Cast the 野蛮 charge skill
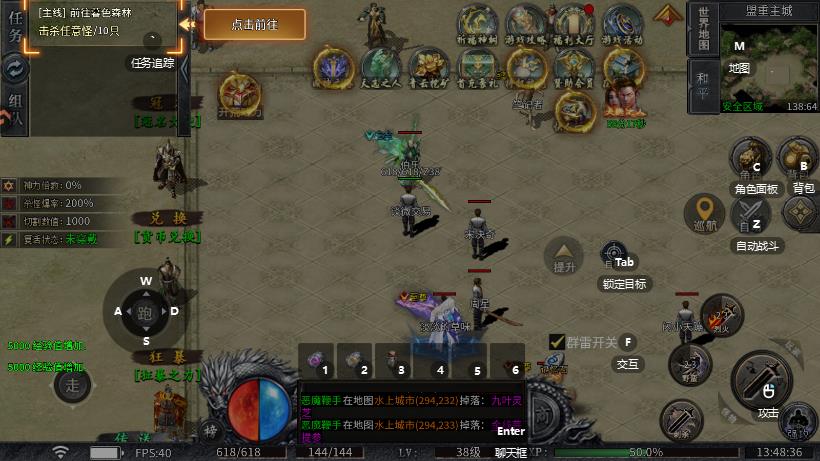The height and width of the screenshot is (461, 820). pyautogui.click(x=686, y=364)
